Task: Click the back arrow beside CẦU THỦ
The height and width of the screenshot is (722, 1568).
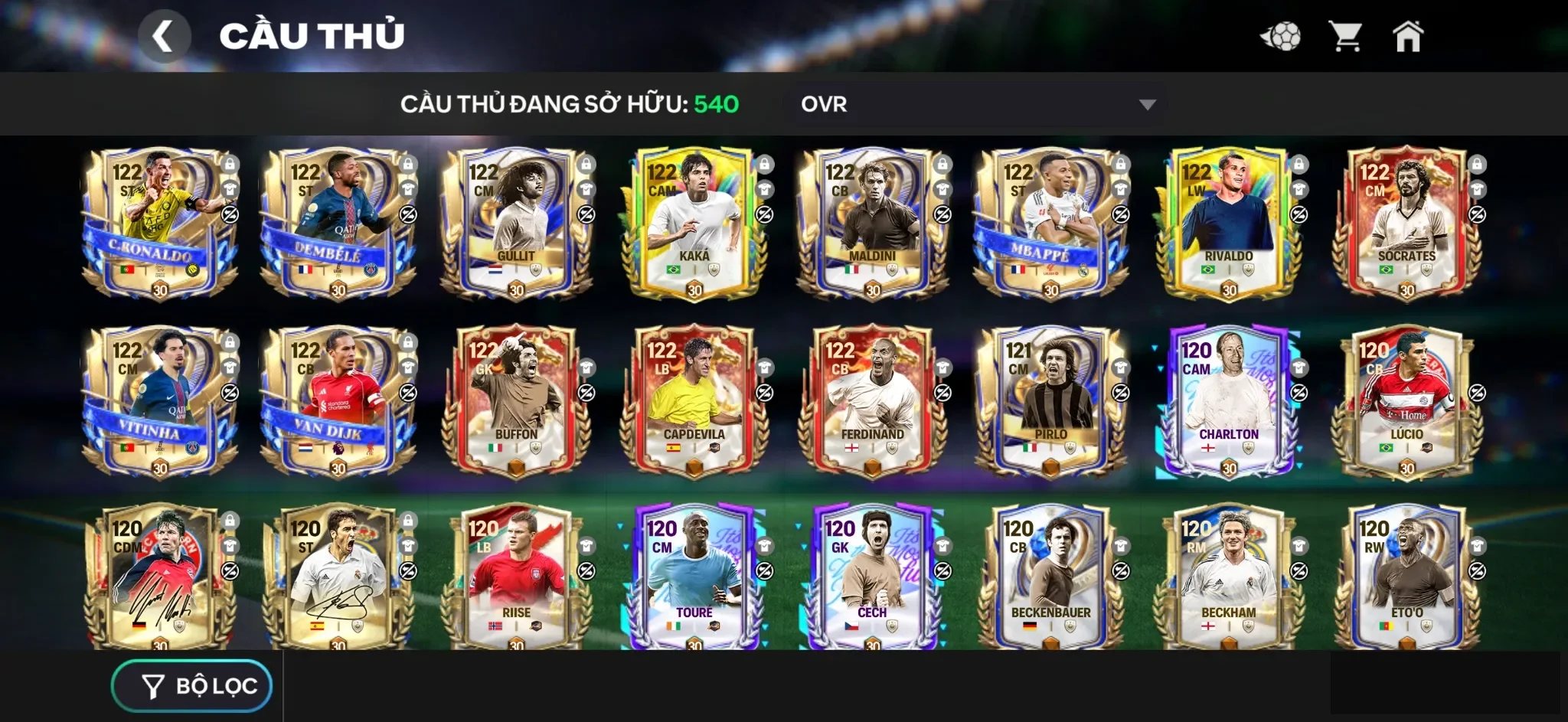Action: [x=165, y=35]
